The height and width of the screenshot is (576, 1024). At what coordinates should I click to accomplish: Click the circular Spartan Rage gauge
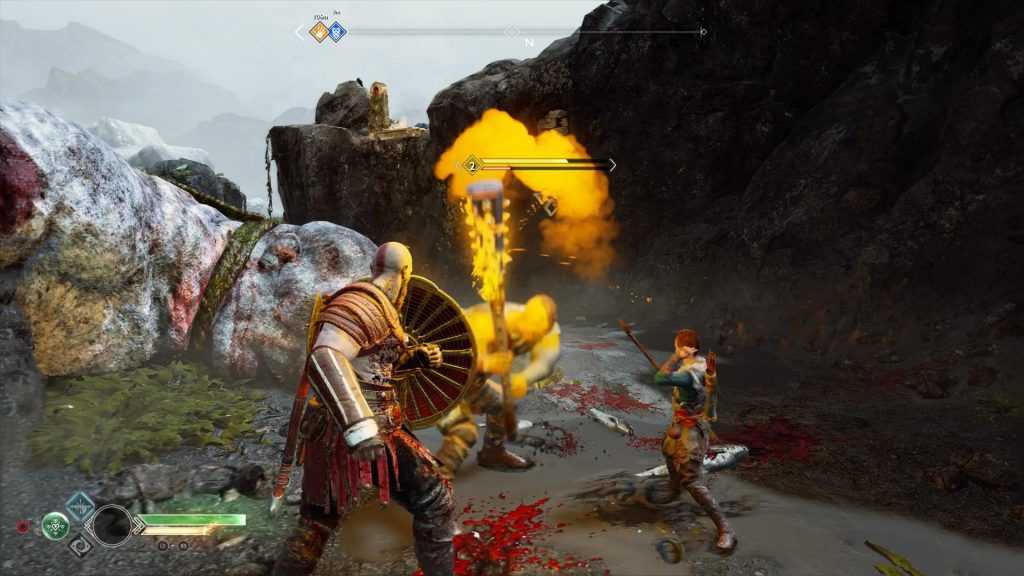(x=110, y=525)
